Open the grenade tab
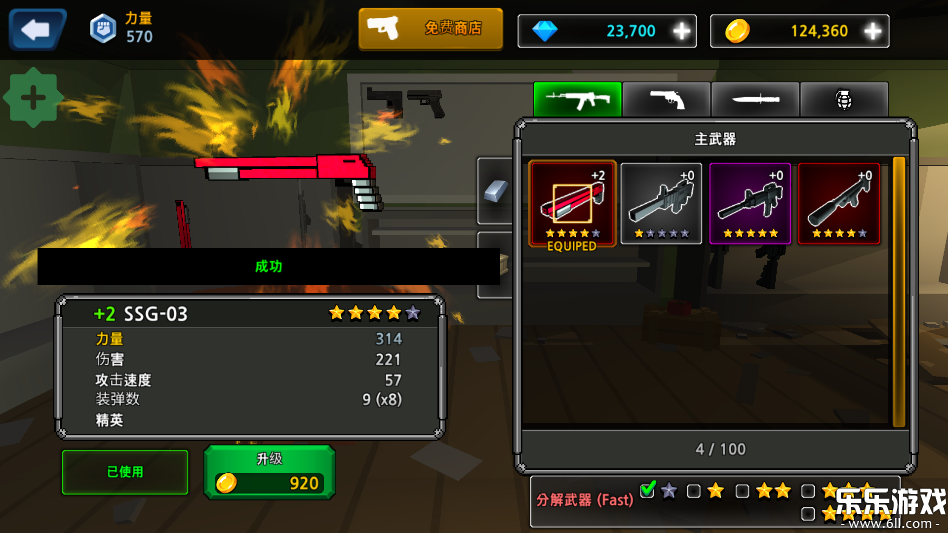This screenshot has width=948, height=533. 844,99
